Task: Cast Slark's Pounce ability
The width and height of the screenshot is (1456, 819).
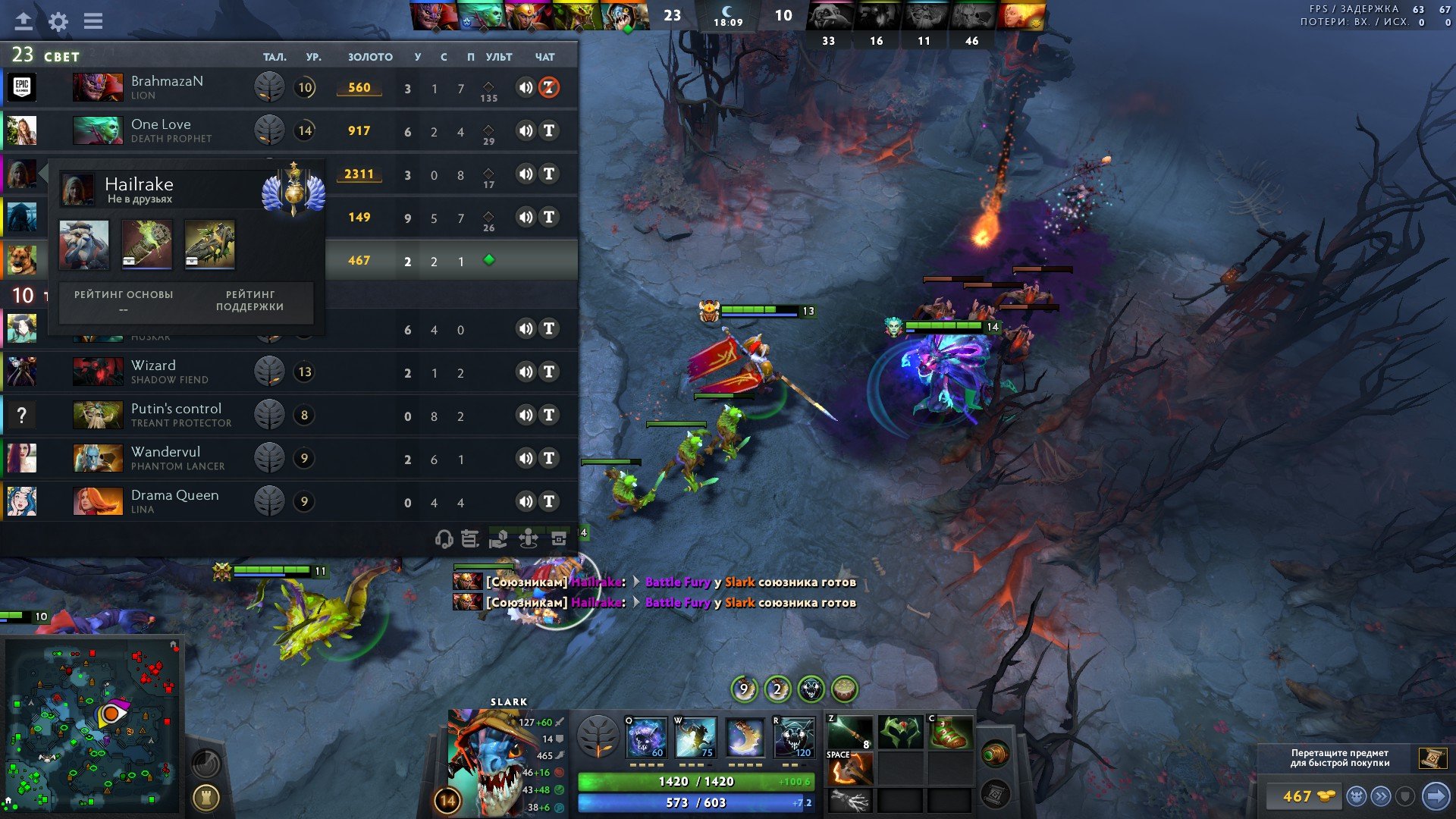Action: (x=695, y=737)
